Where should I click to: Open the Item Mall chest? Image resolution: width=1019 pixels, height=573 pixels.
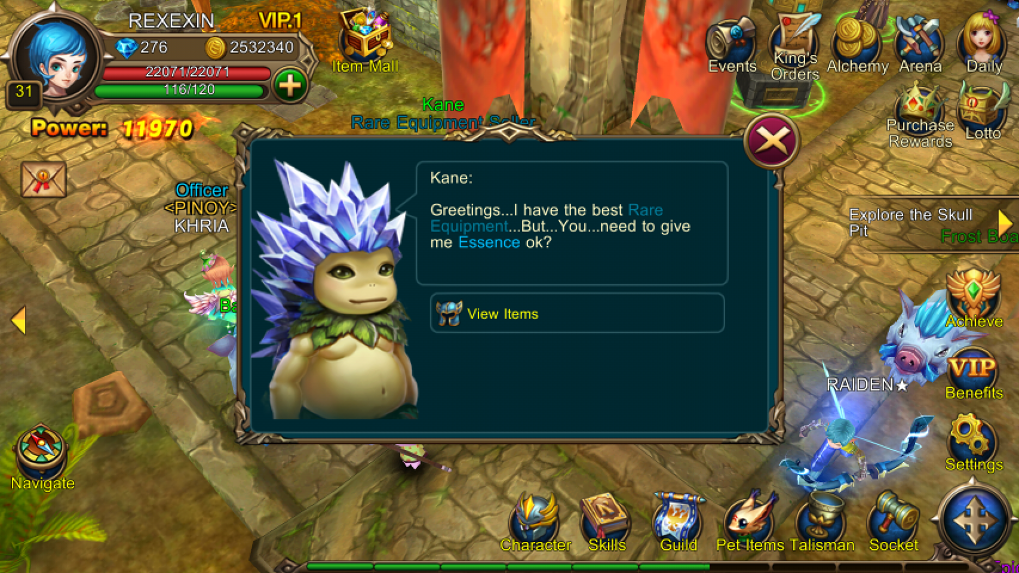[364, 38]
